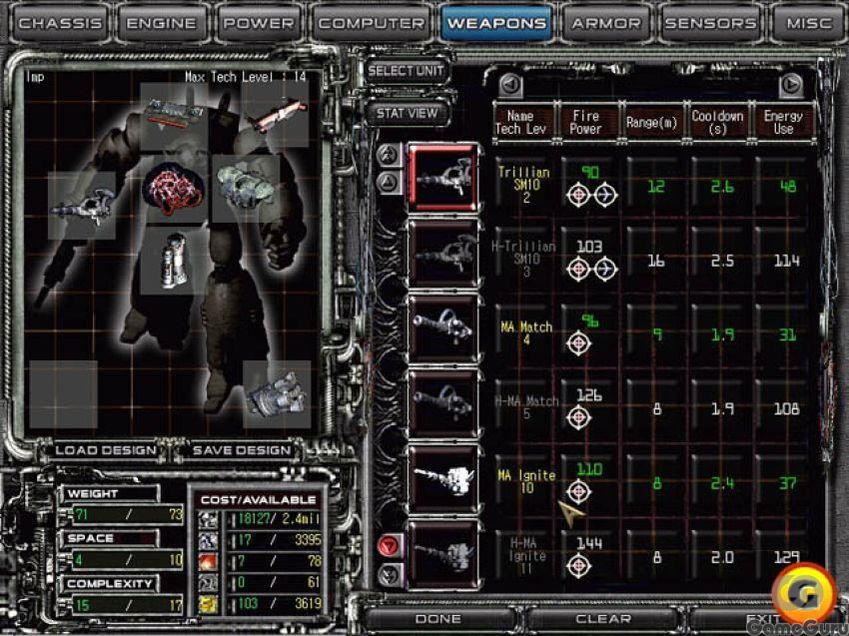Go to the Computer tab

(372, 23)
